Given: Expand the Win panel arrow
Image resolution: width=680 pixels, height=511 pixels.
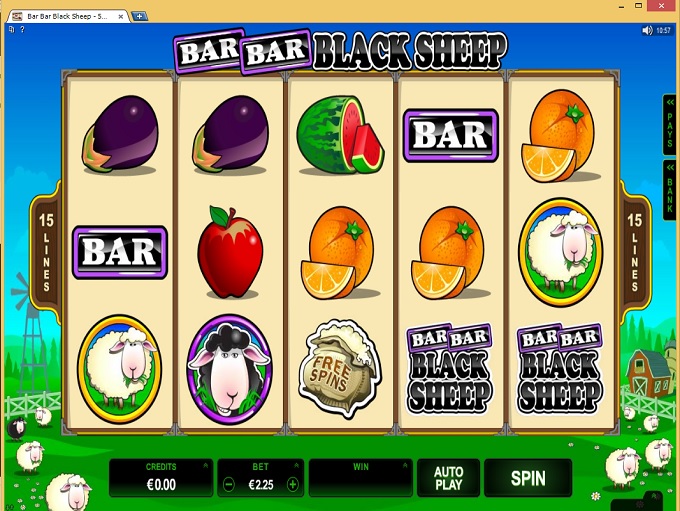Looking at the screenshot, I should tap(403, 465).
